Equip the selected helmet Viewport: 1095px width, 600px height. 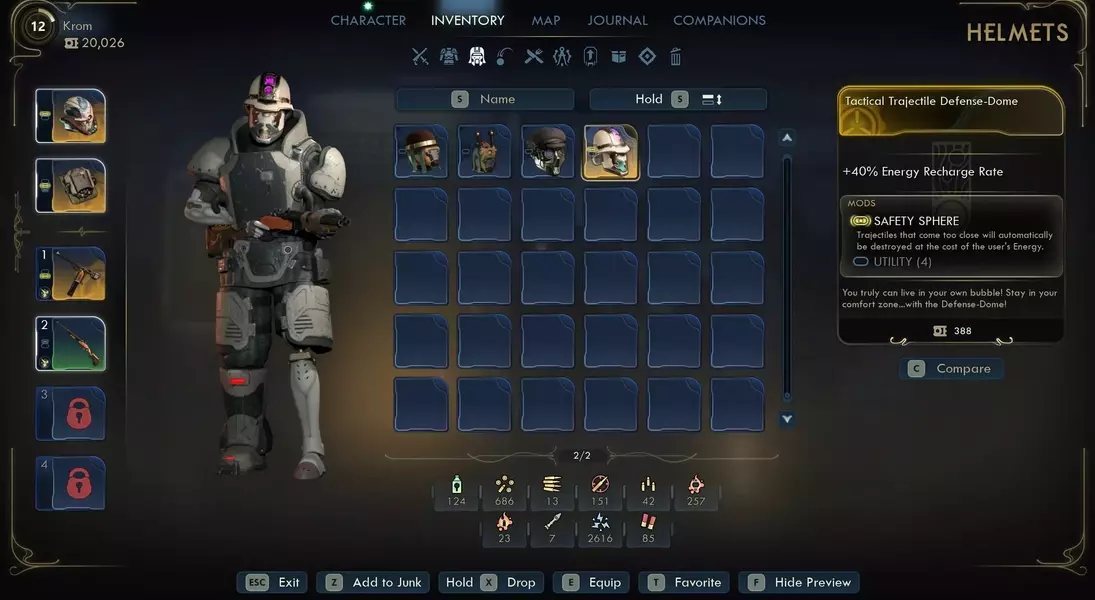click(593, 582)
